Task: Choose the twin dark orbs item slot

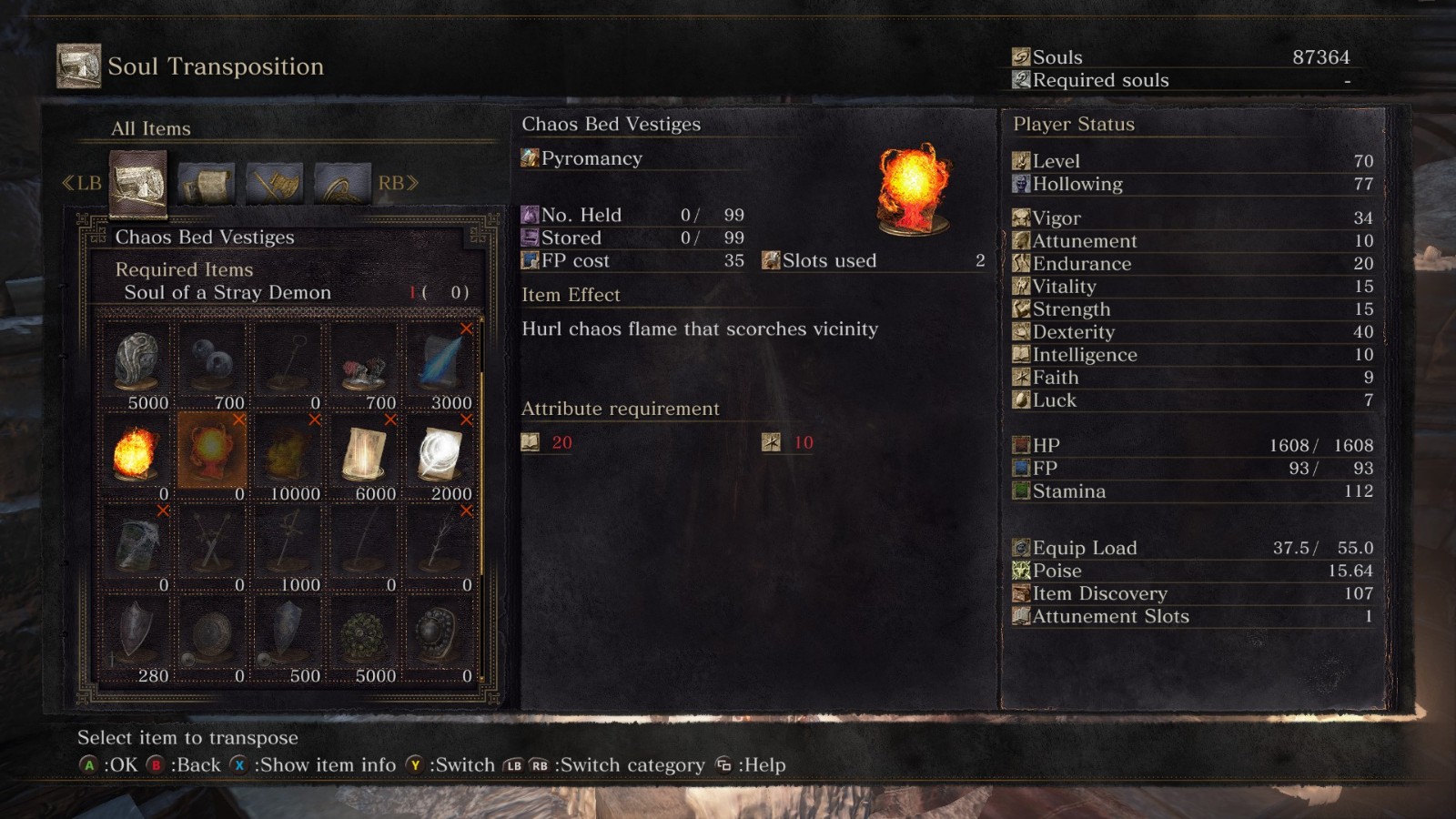Action: pyautogui.click(x=212, y=364)
